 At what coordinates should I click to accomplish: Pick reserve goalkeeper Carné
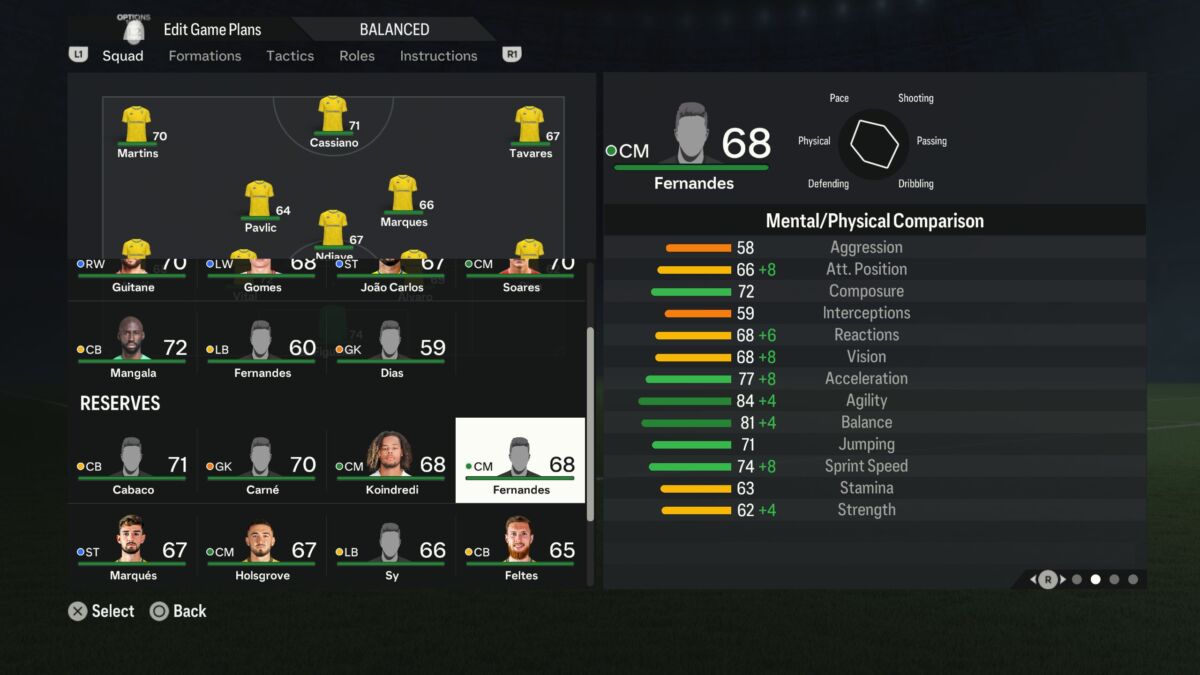262,465
